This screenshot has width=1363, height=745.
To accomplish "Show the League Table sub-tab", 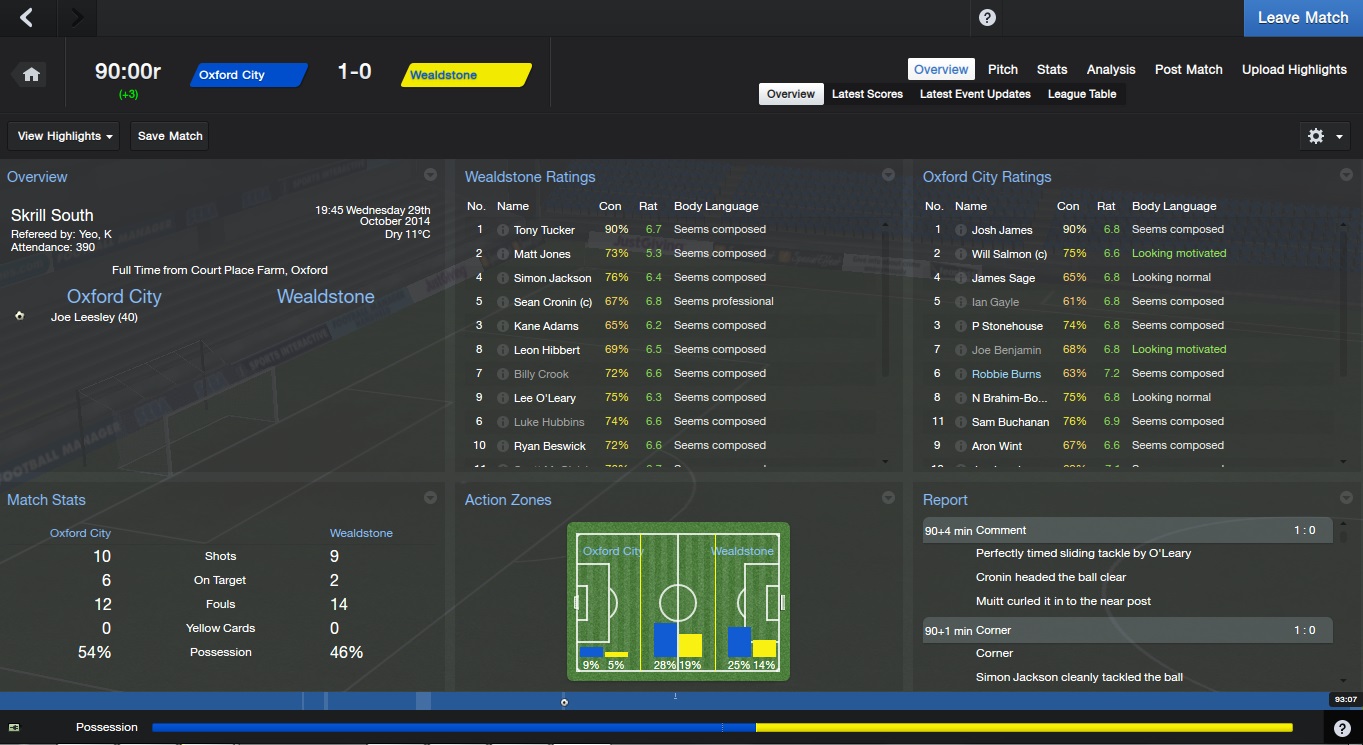I will point(1081,94).
